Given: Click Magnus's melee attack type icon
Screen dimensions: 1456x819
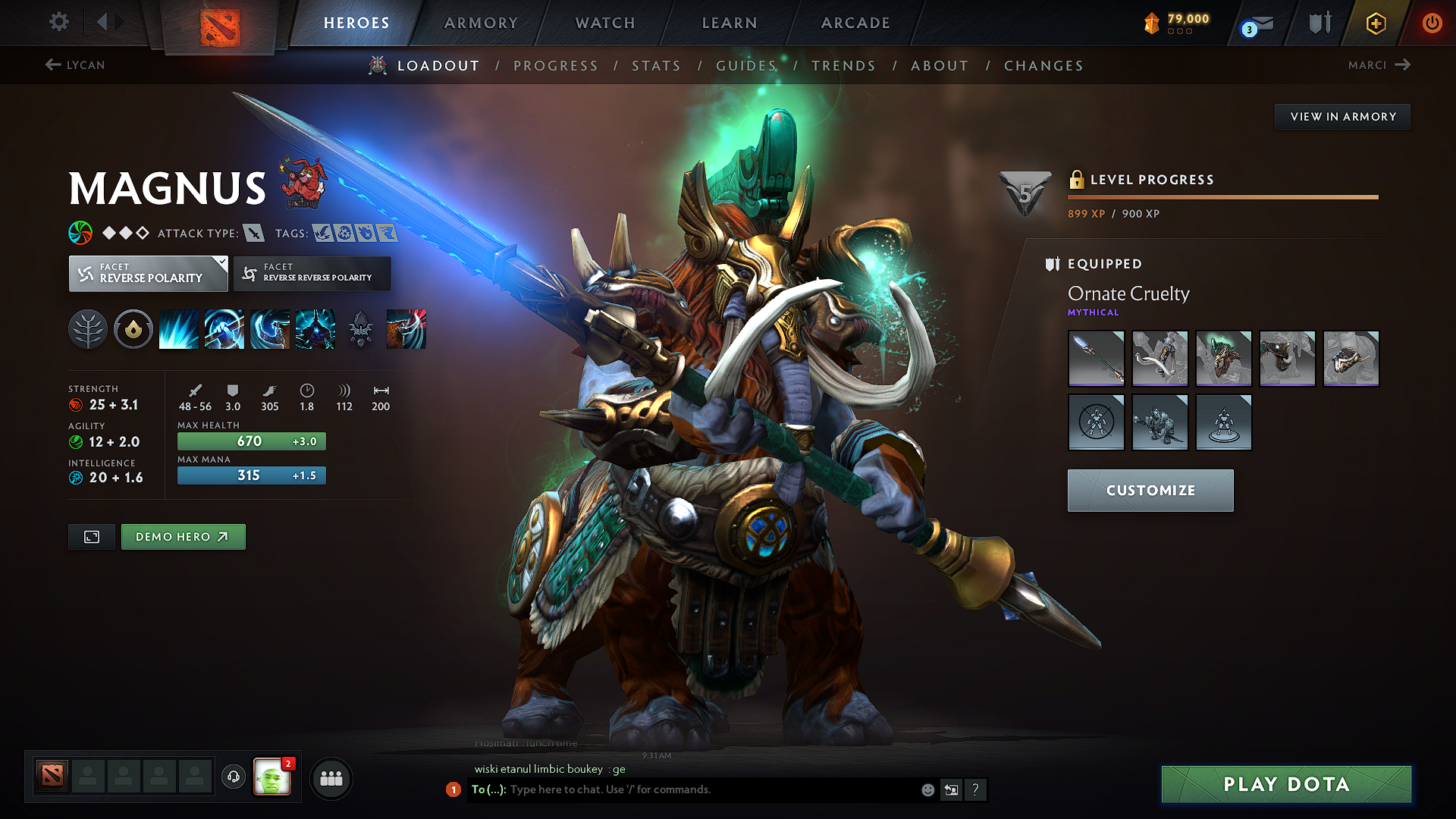Looking at the screenshot, I should pyautogui.click(x=252, y=233).
